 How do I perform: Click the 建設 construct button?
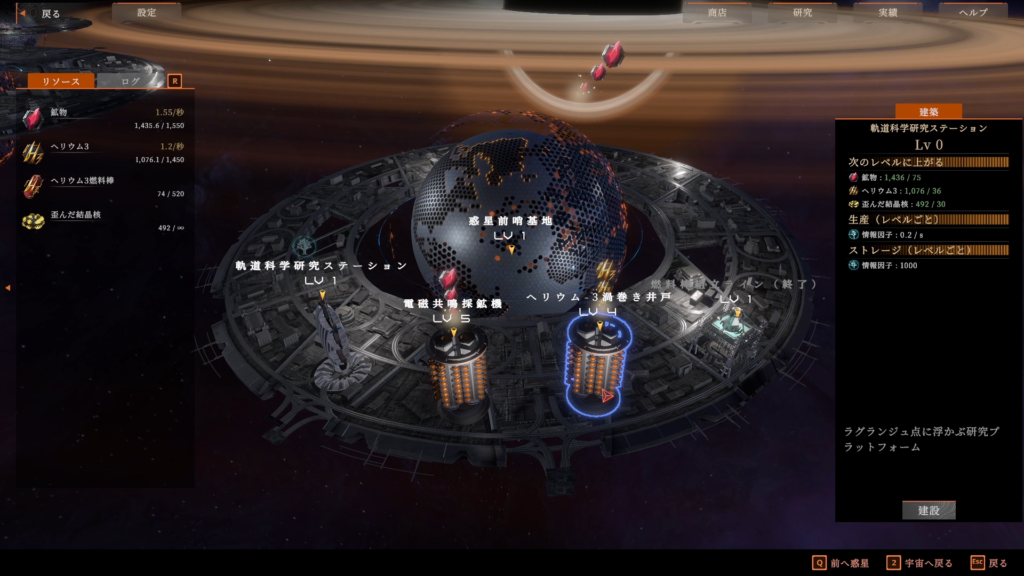928,510
